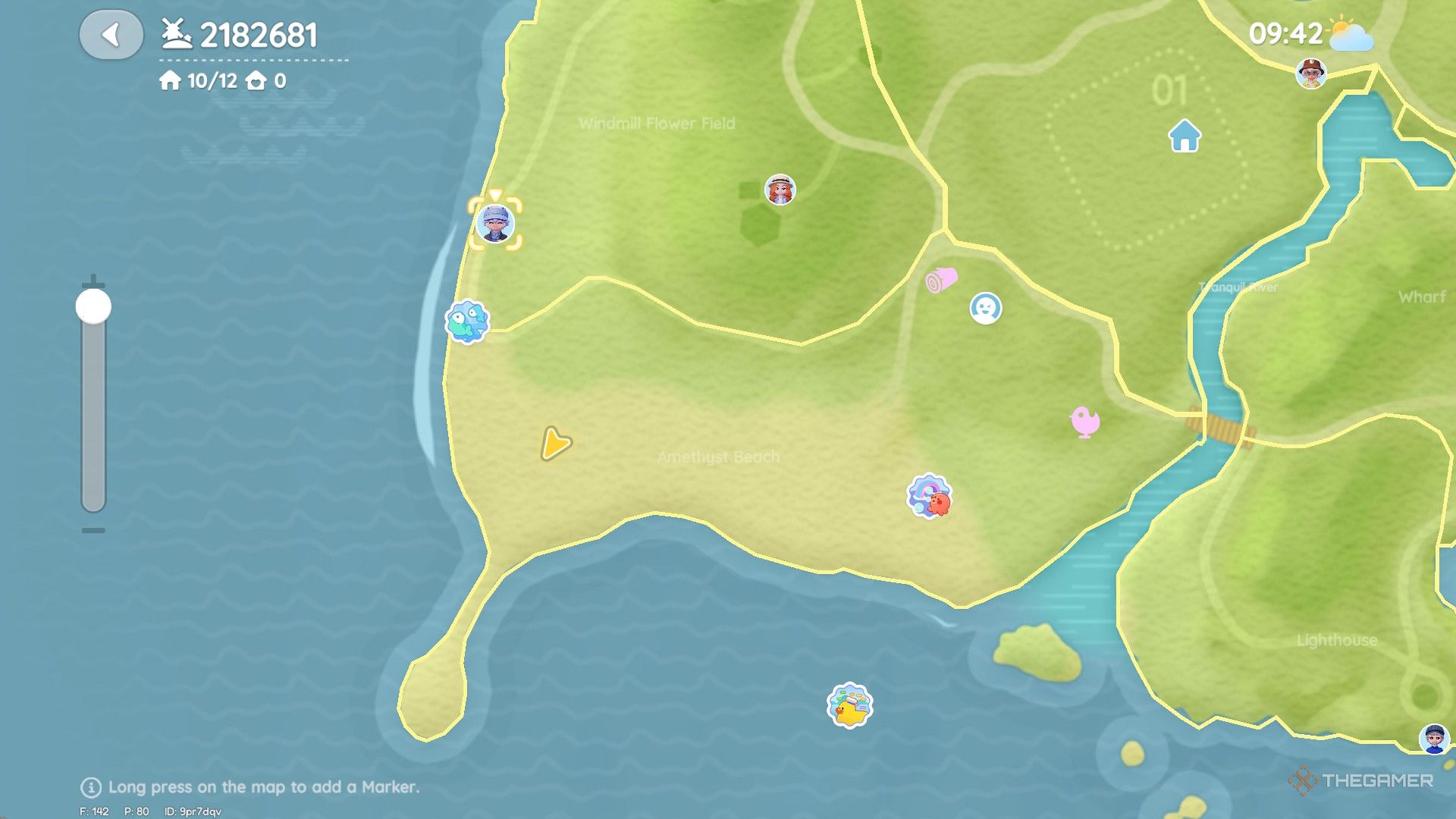Click the zoom slider's white handle
The height and width of the screenshot is (819, 1456).
(x=93, y=306)
